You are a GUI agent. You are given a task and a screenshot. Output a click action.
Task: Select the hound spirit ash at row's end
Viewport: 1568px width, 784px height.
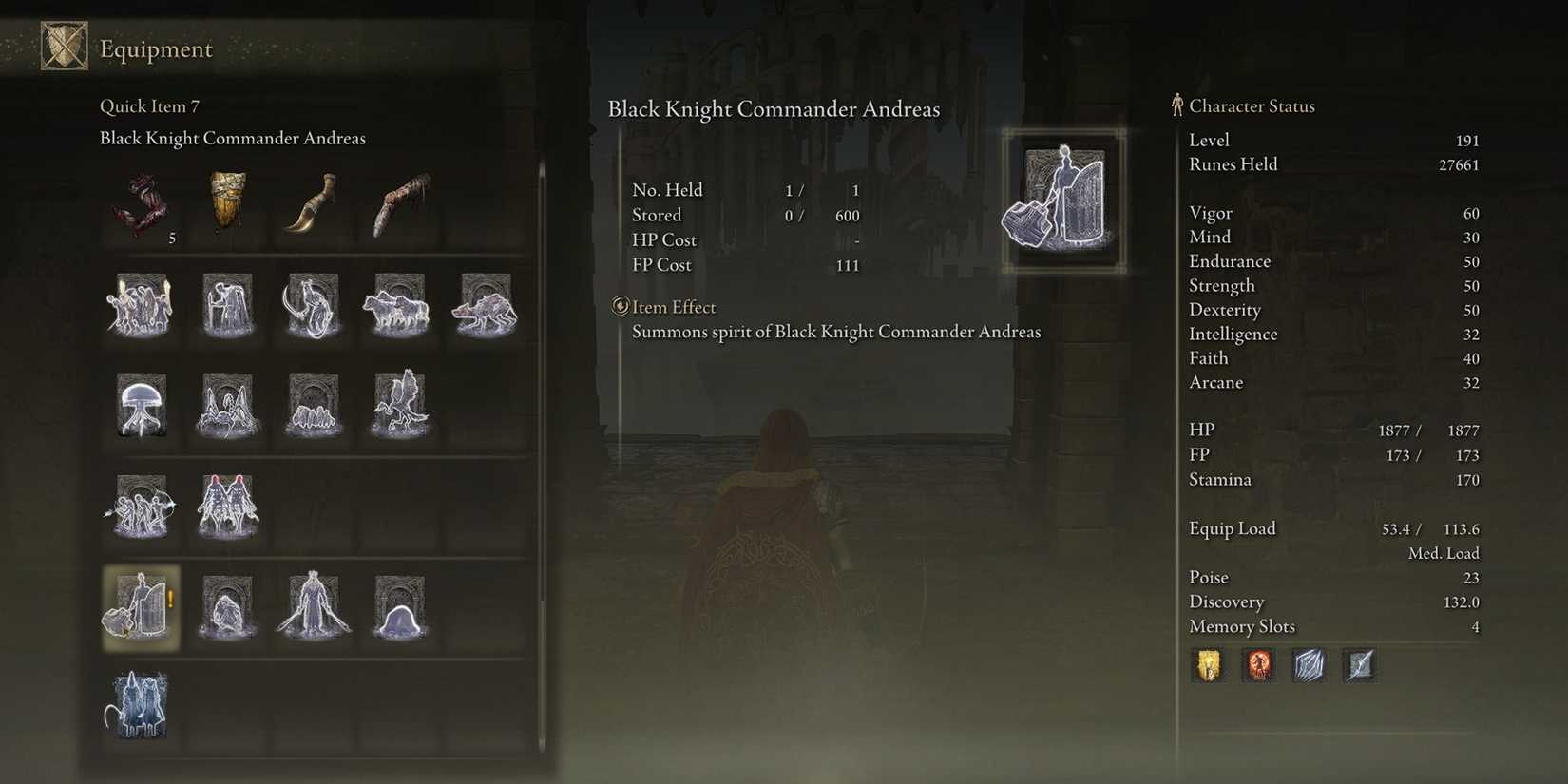pos(483,304)
